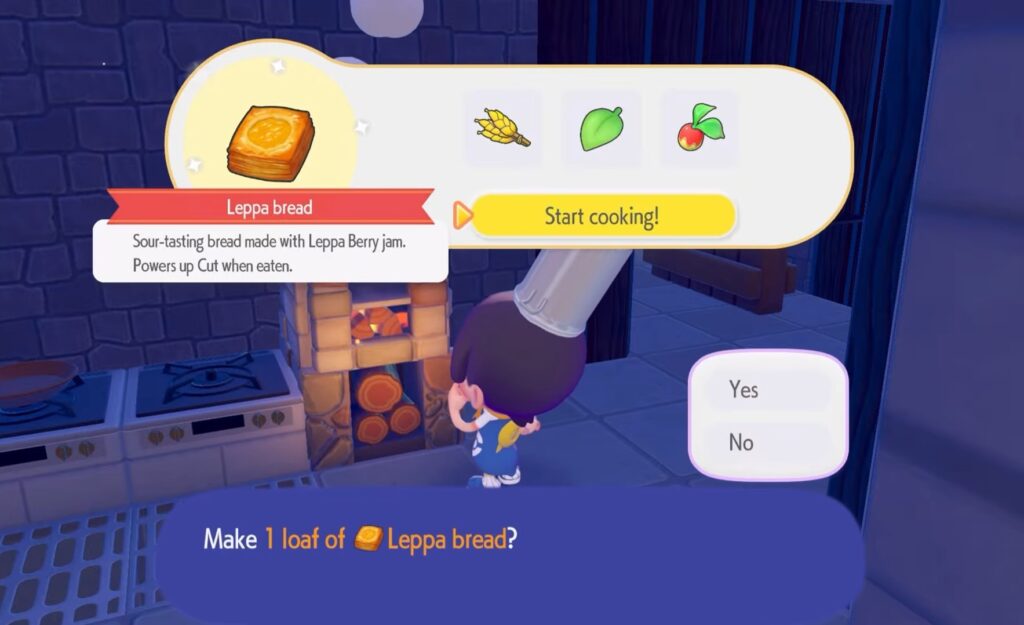Click the Start cooking! button
The height and width of the screenshot is (625, 1024).
tap(602, 216)
